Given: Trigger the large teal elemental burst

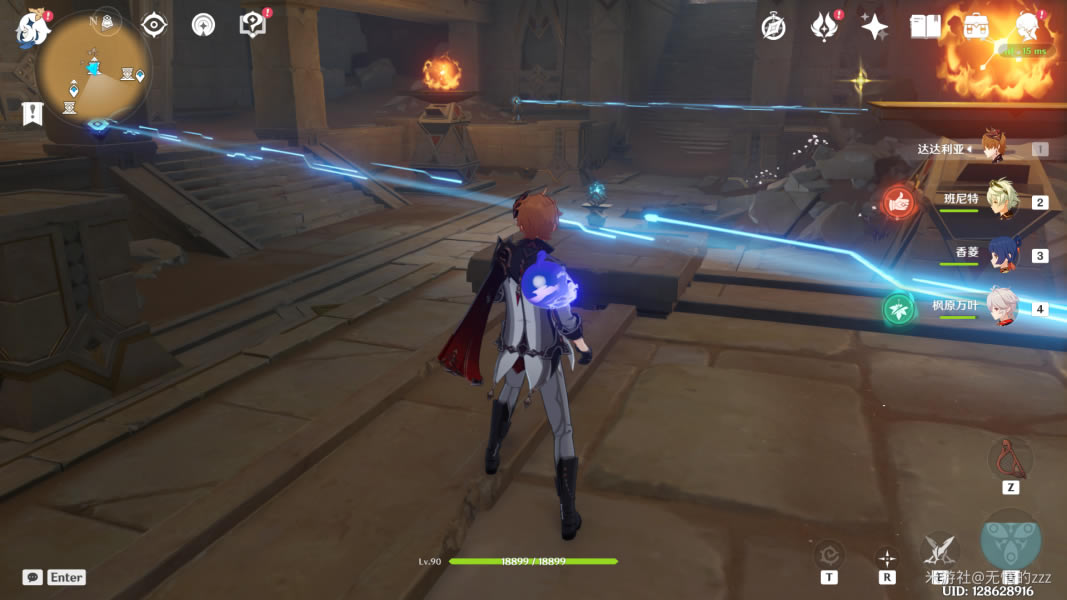Looking at the screenshot, I should [x=1010, y=541].
